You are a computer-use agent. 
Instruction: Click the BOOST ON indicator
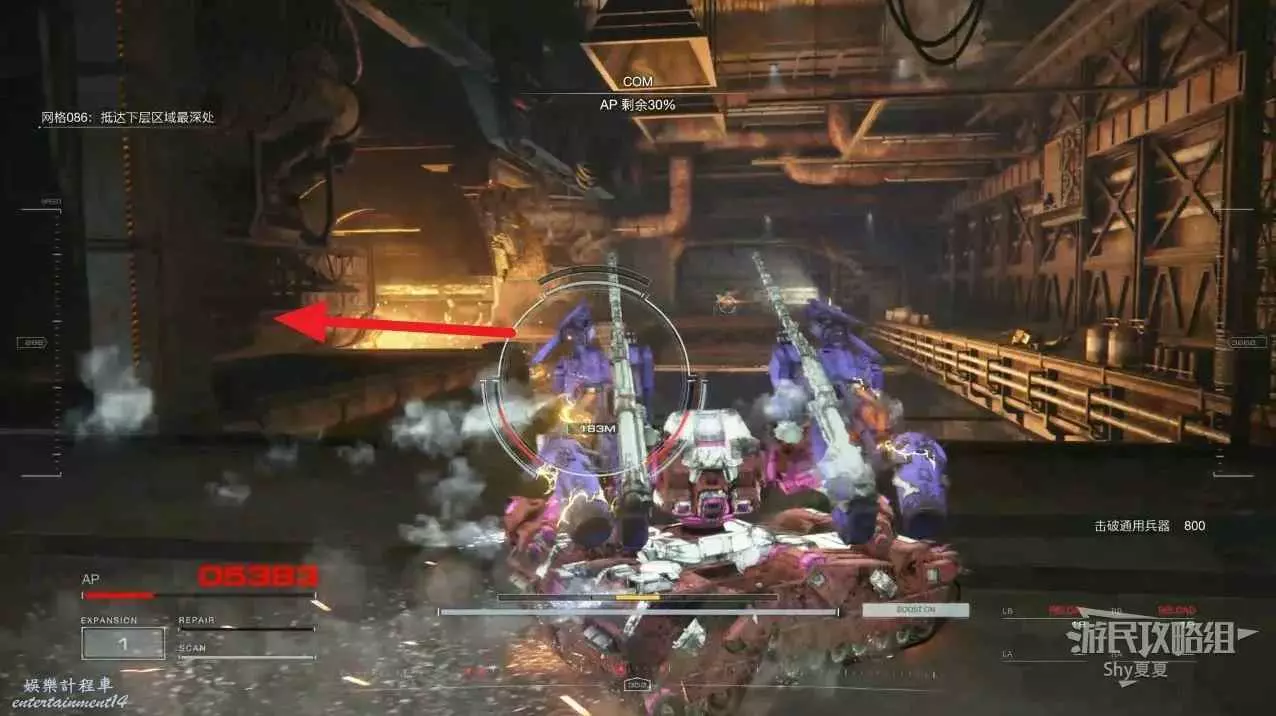click(915, 610)
